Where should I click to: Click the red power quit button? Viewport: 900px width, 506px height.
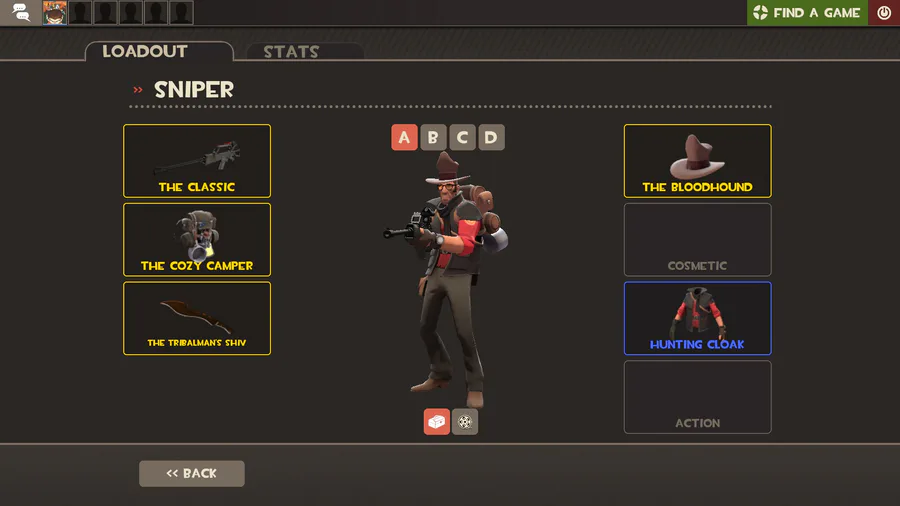pyautogui.click(x=884, y=13)
